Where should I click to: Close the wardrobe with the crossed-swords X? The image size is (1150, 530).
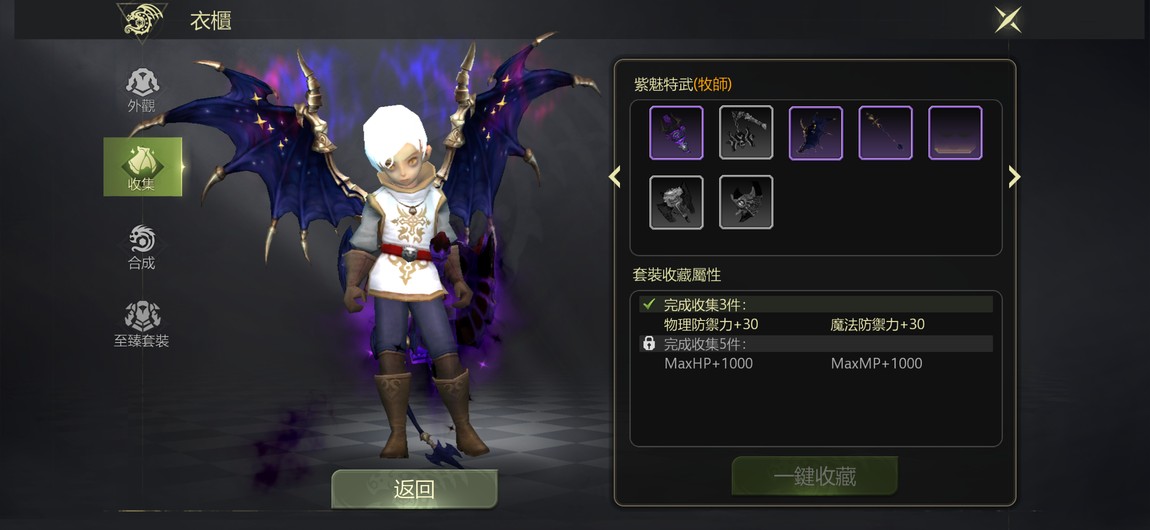click(1007, 20)
